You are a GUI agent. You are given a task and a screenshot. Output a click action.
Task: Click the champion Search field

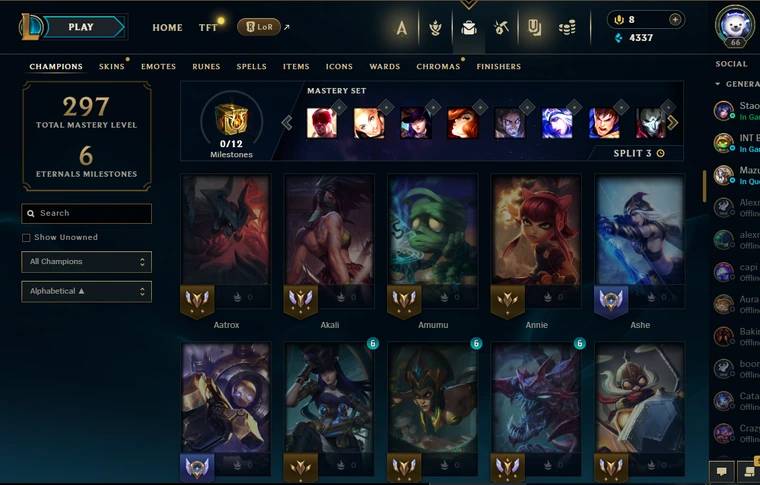[x=87, y=213]
